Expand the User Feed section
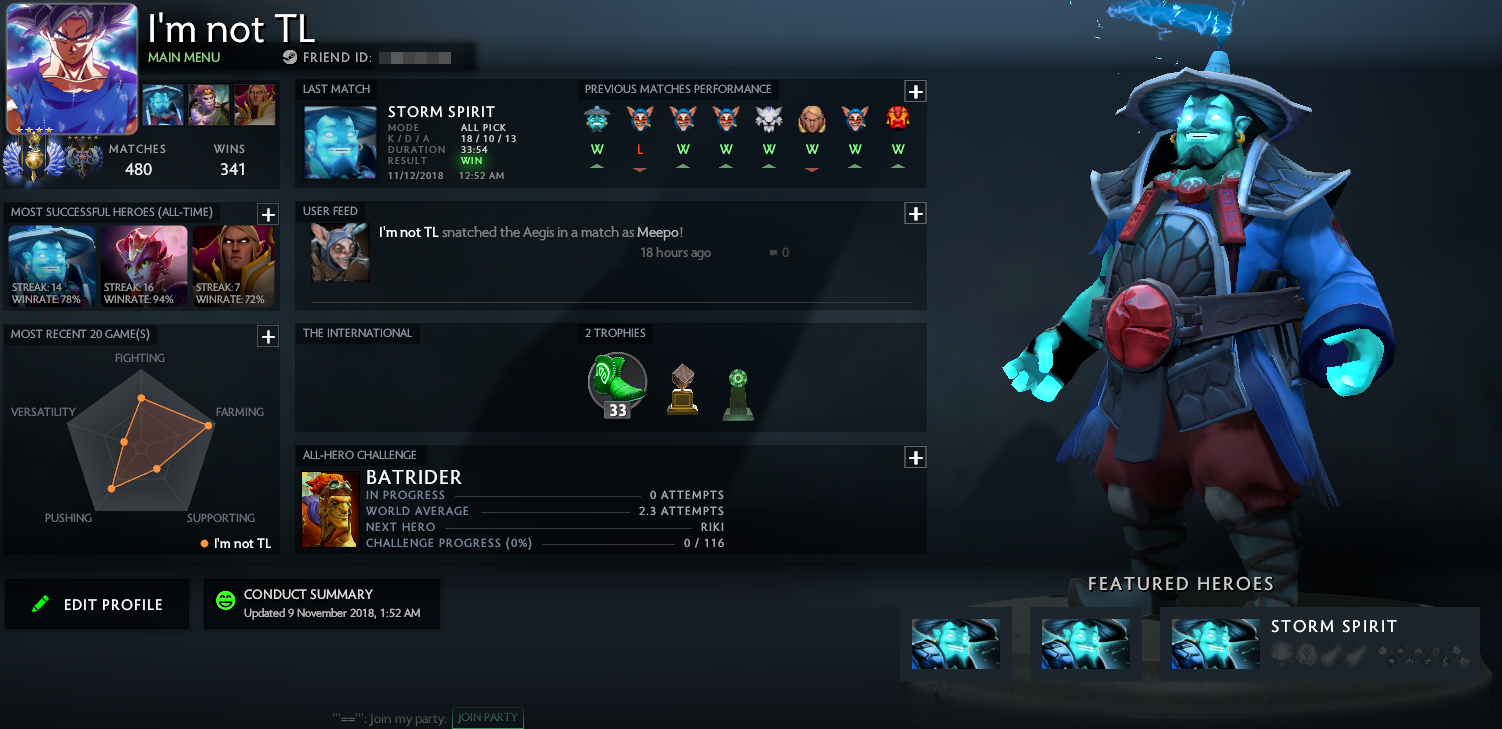 coord(915,213)
